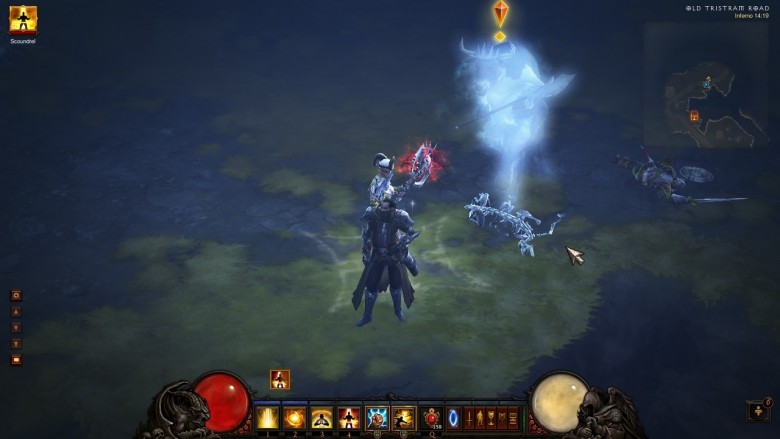Open the game menu lines button
The width and height of the screenshot is (780, 439).
[513, 417]
